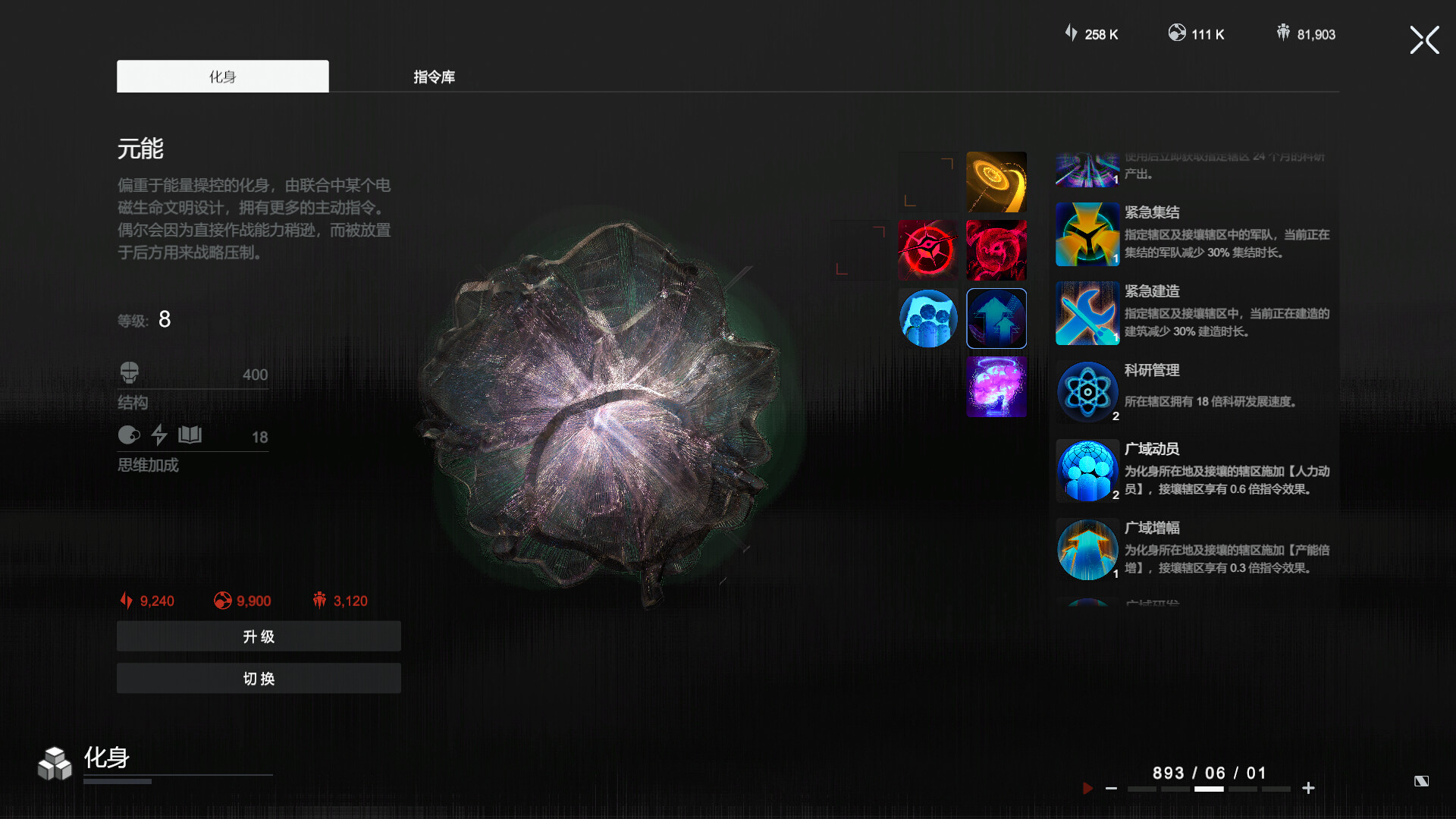Select the empty skill slot frame
Screen dimensions: 1456x819
(x=858, y=249)
